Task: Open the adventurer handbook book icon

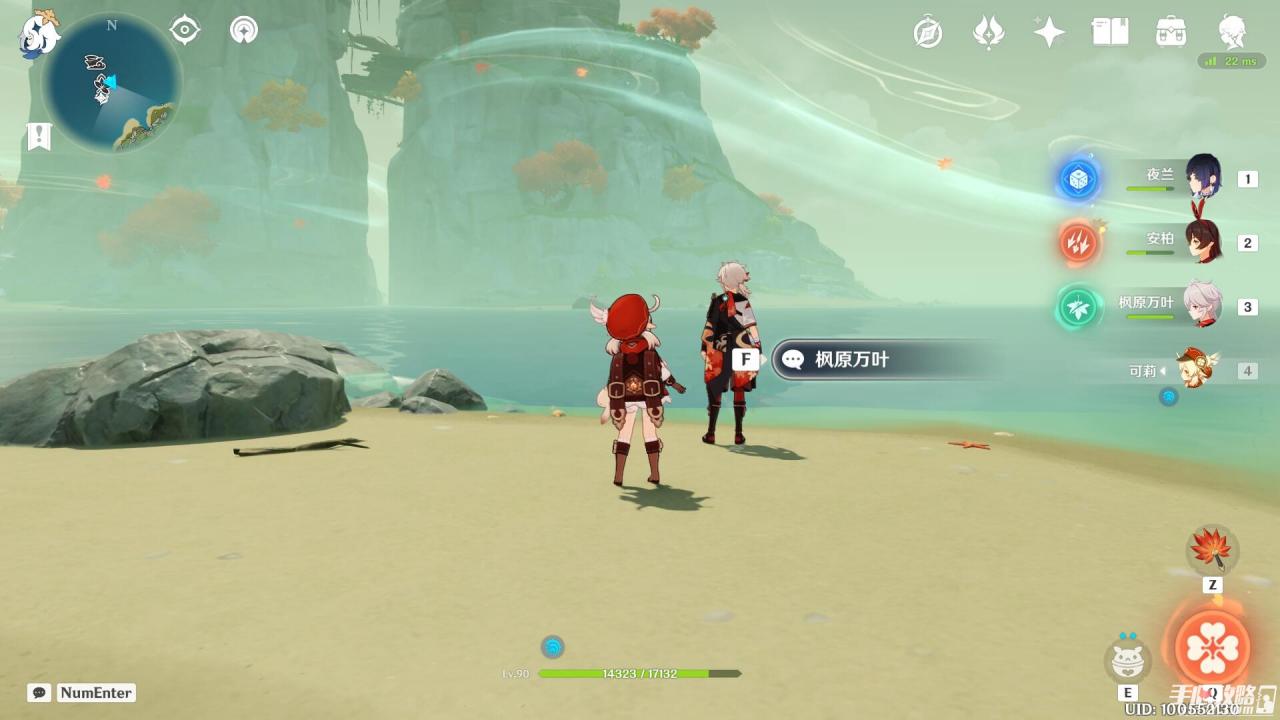Action: [1110, 32]
